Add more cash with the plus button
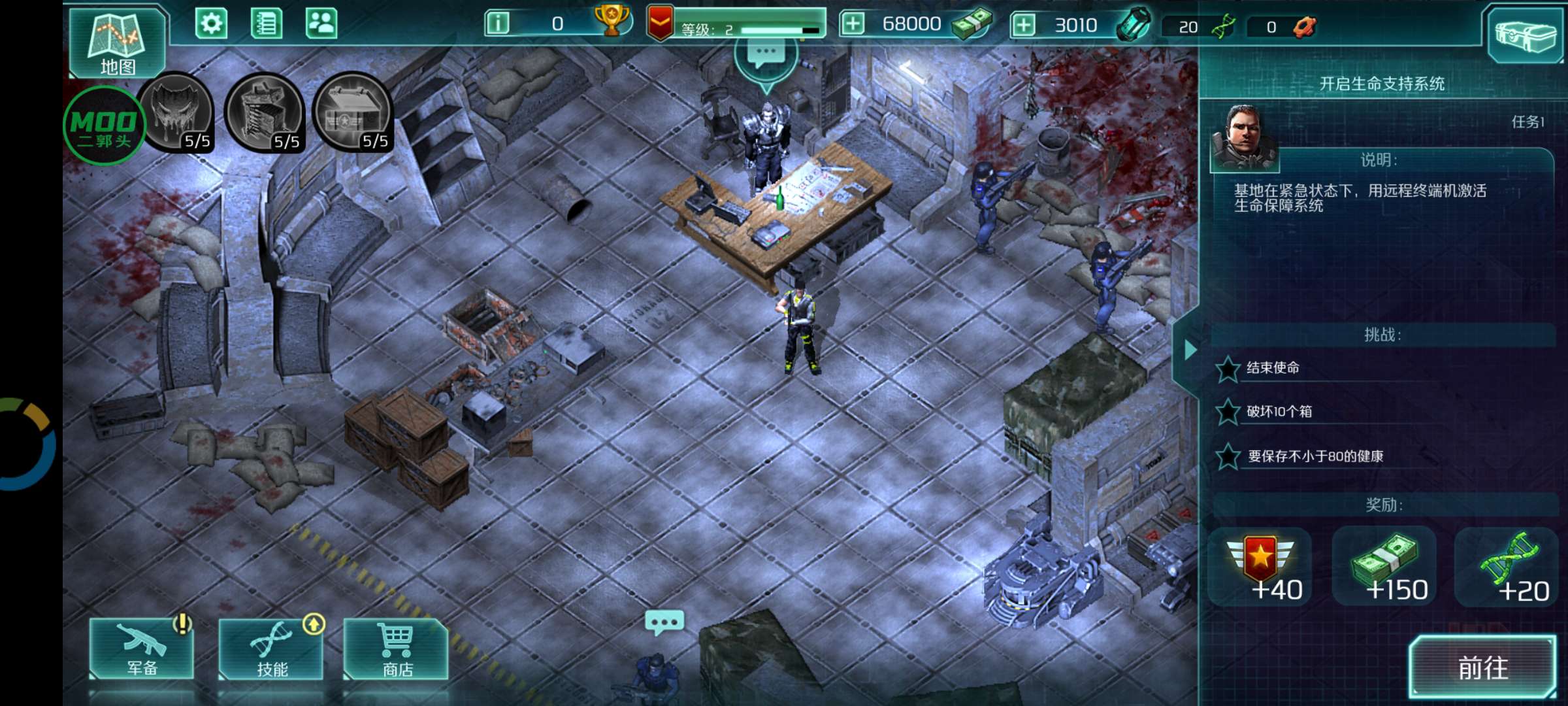 coord(853,24)
